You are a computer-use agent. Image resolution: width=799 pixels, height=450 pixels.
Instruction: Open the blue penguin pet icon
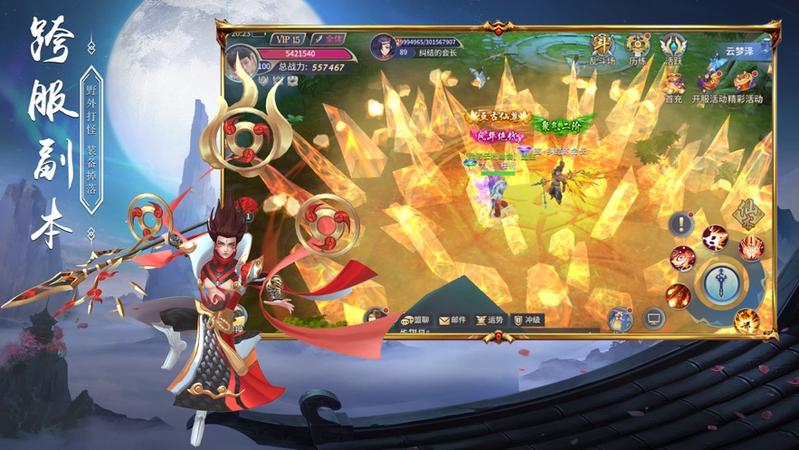pyautogui.click(x=619, y=318)
